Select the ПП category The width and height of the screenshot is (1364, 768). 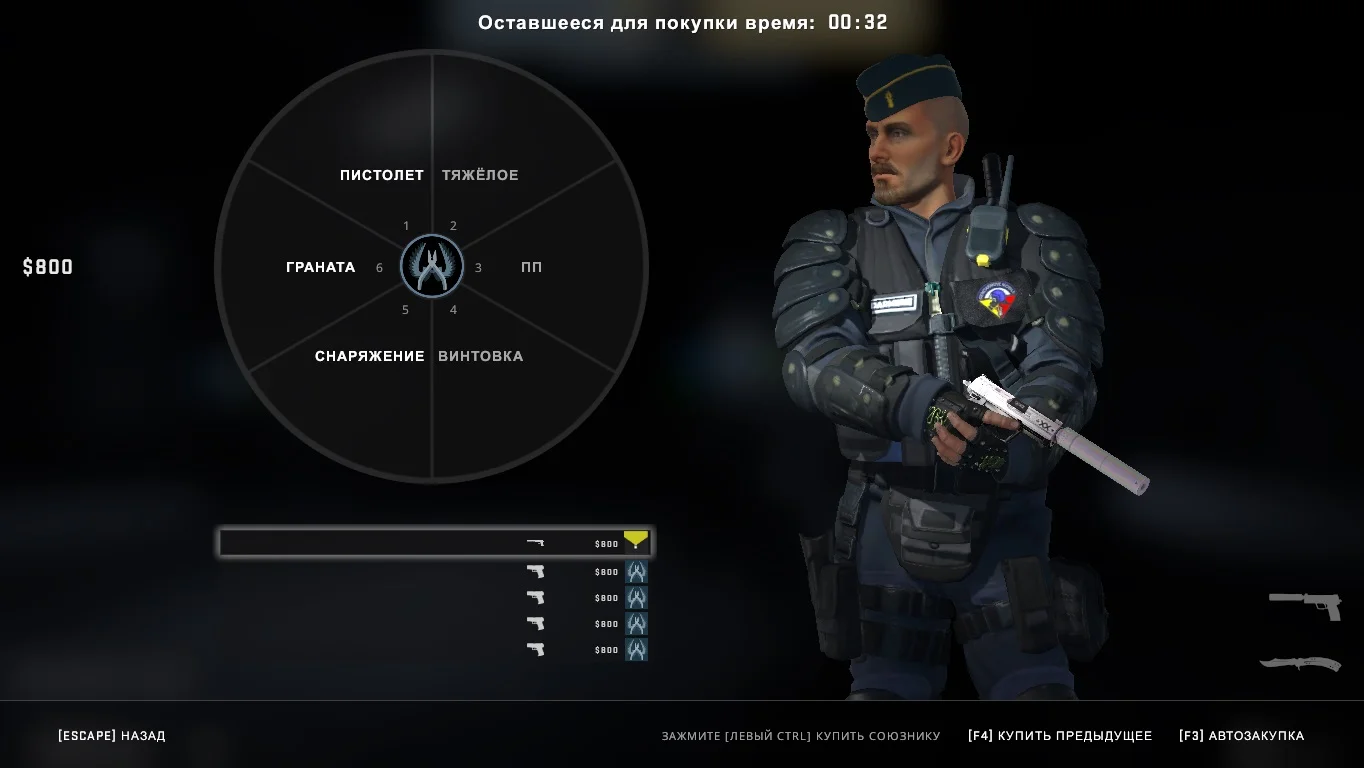pos(531,267)
